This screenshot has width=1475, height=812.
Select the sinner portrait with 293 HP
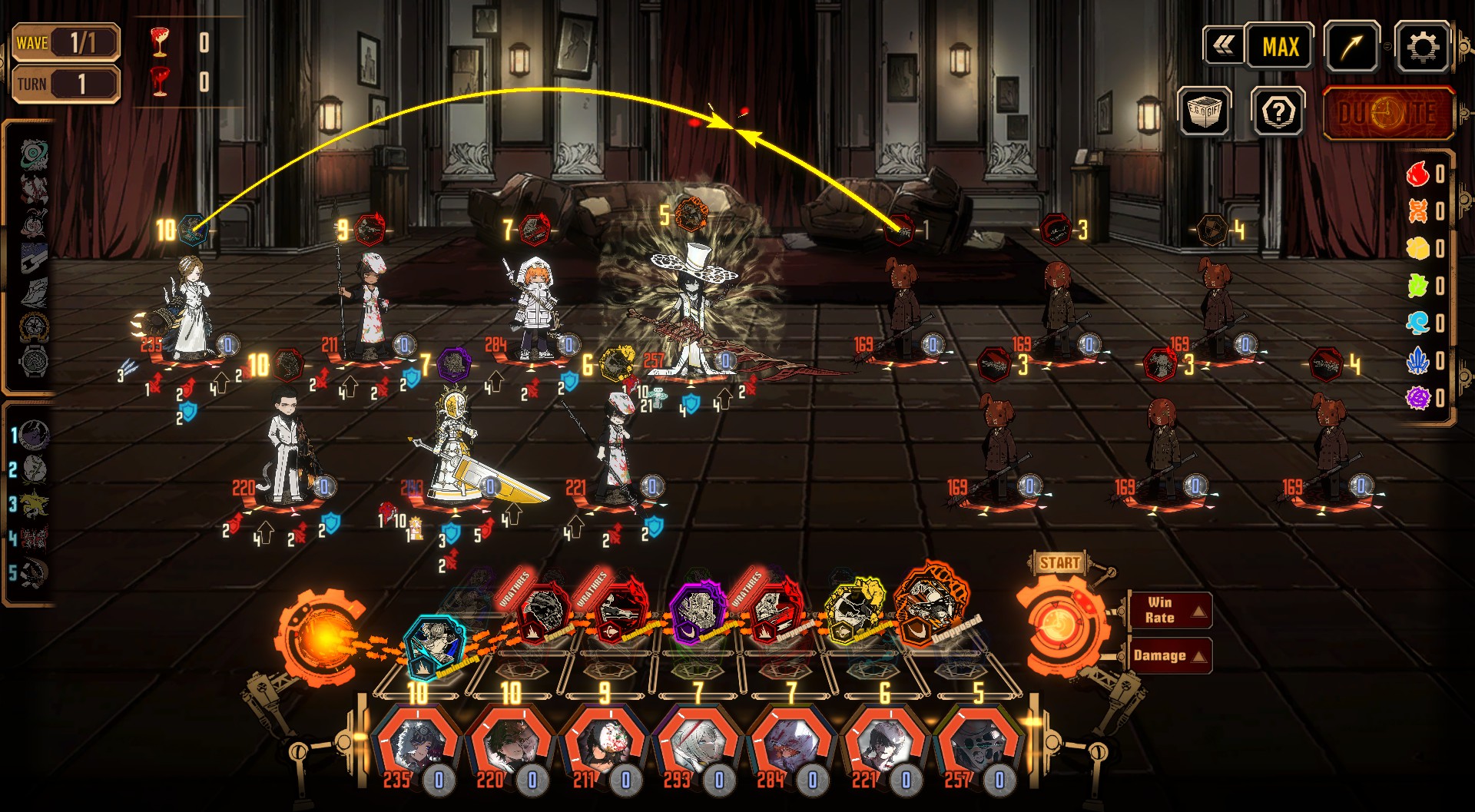point(697,745)
